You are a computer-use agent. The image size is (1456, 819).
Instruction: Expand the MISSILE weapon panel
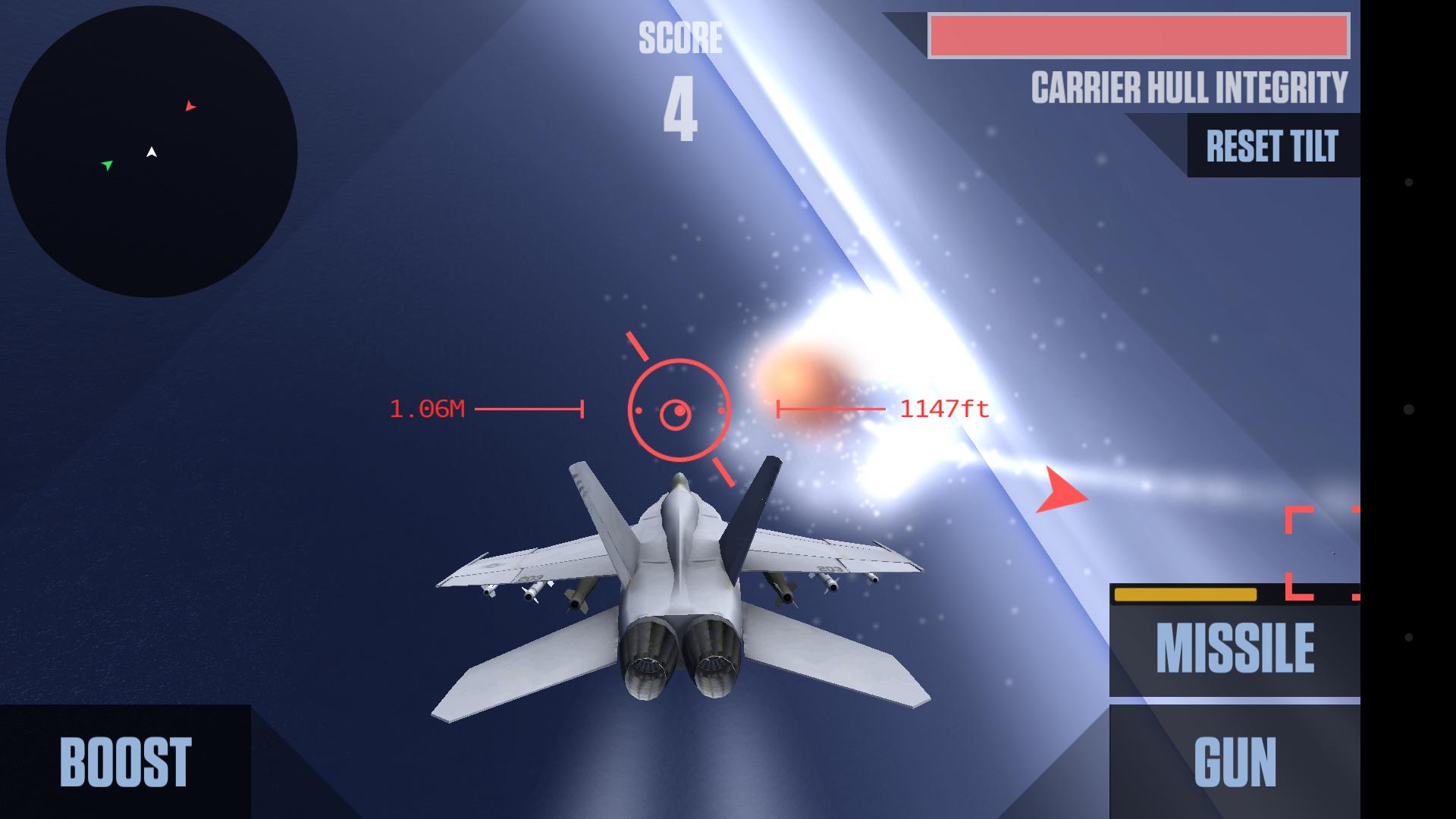(x=1235, y=647)
